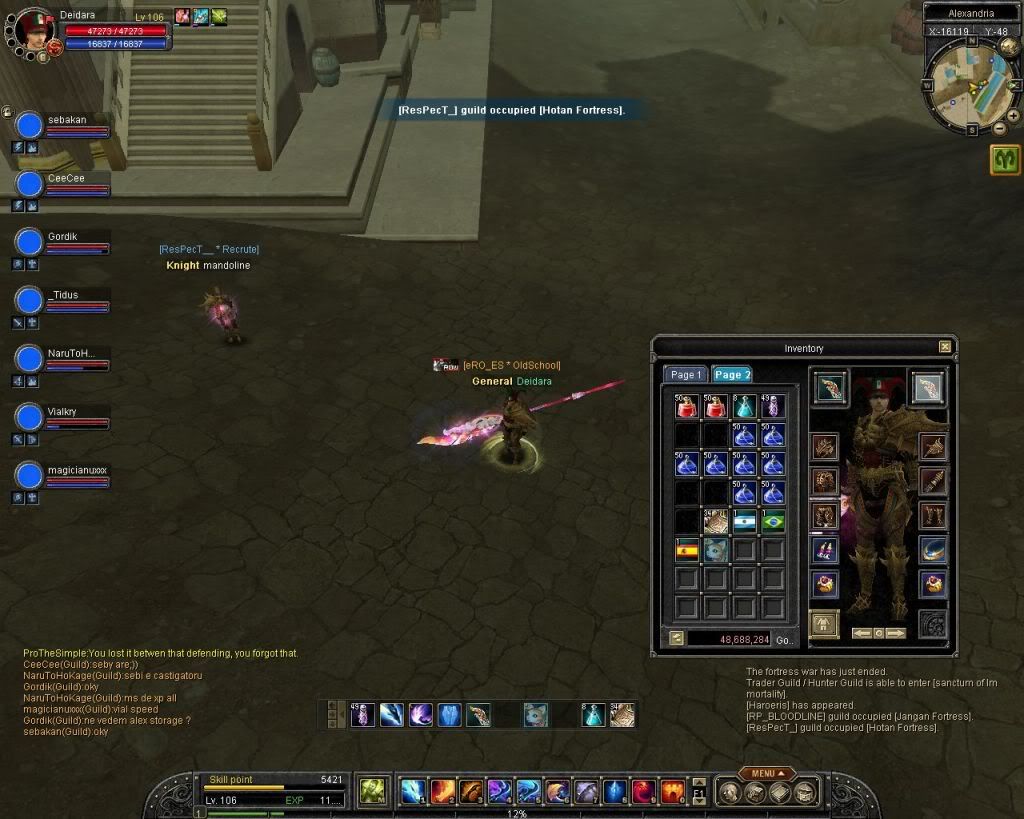
Task: Click Deidara's character portrait
Action: point(34,28)
